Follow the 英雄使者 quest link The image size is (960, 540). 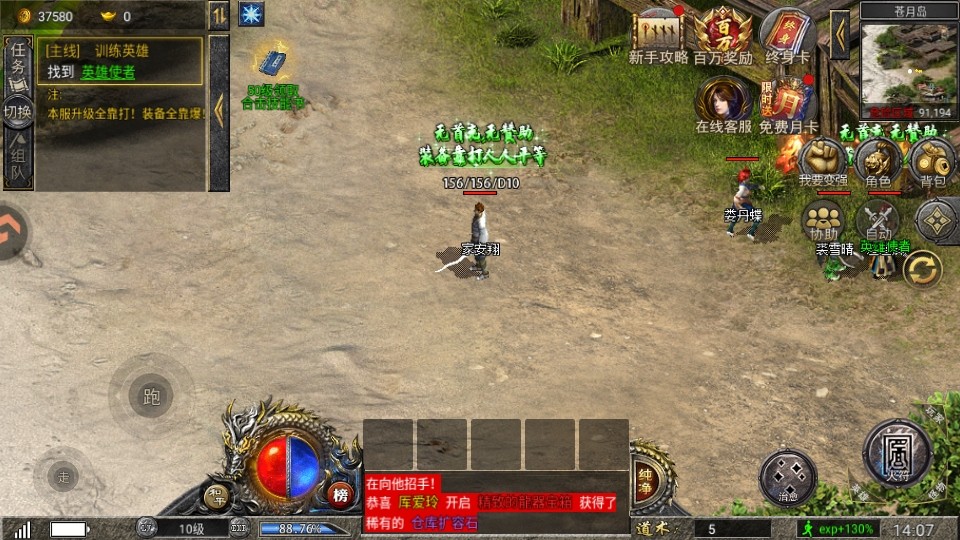tap(108, 72)
